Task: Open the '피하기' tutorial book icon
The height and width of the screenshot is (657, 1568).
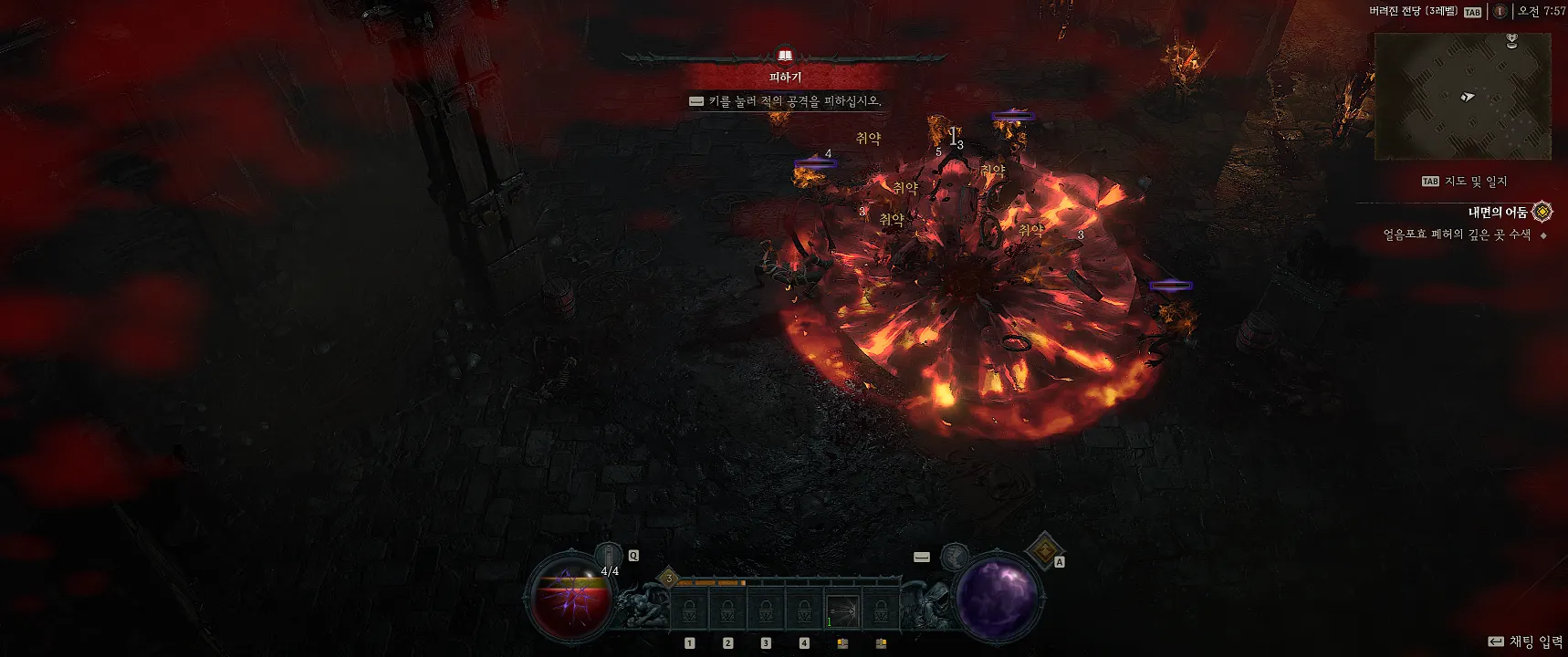Action: [784, 57]
